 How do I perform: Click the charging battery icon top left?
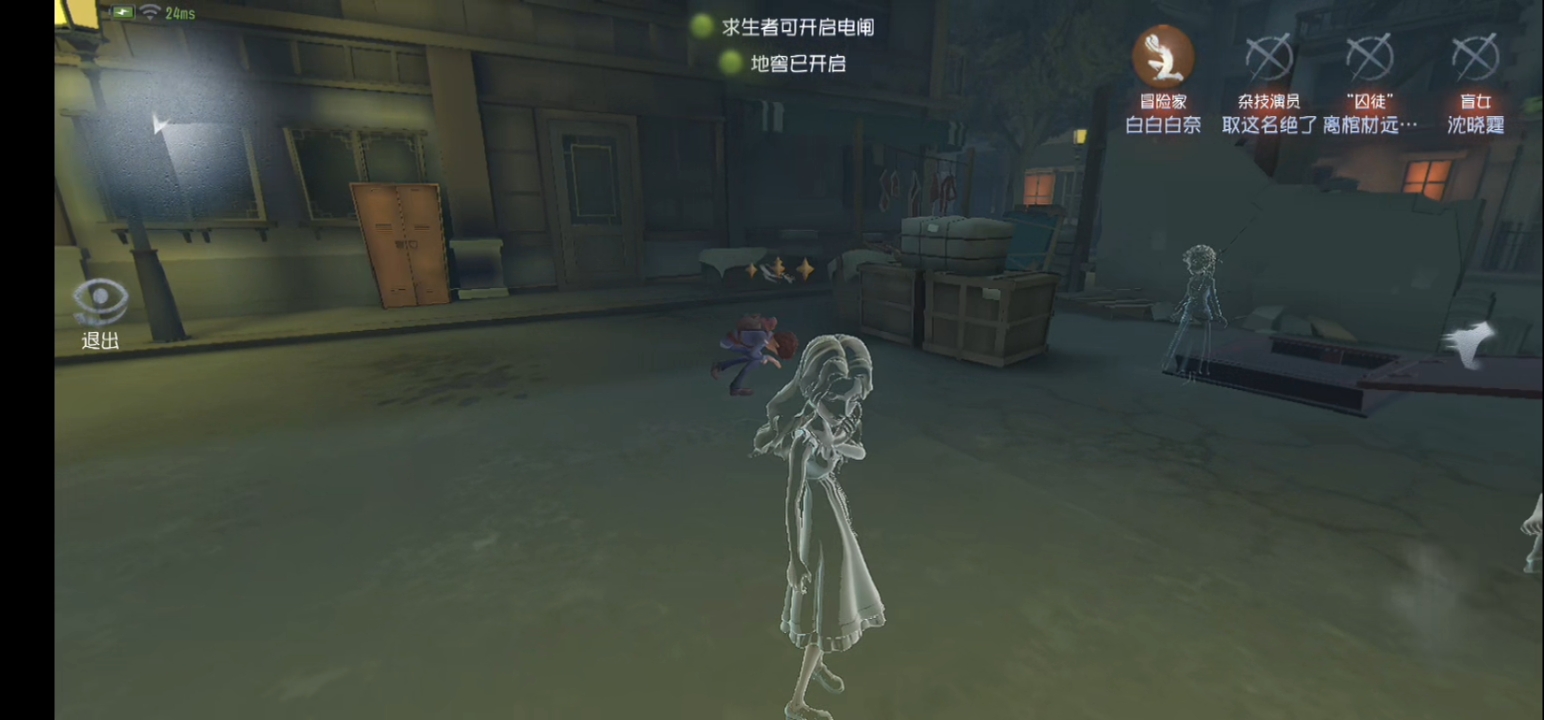click(123, 13)
